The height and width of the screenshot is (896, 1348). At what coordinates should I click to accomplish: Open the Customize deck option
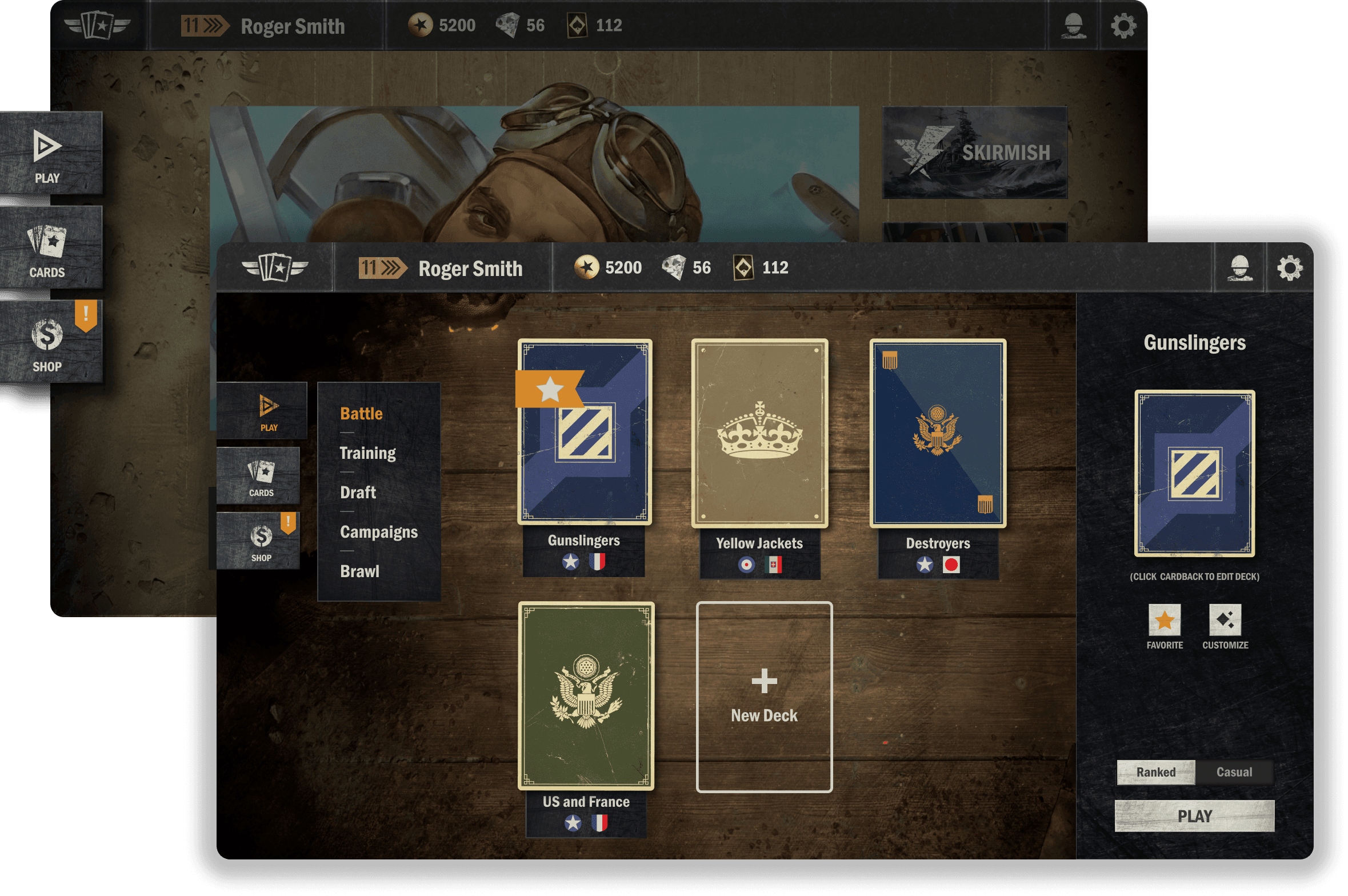pos(1225,620)
